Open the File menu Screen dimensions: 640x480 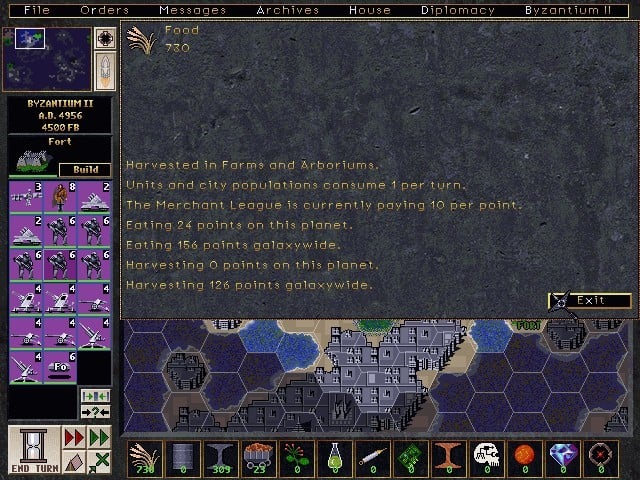[x=36, y=10]
